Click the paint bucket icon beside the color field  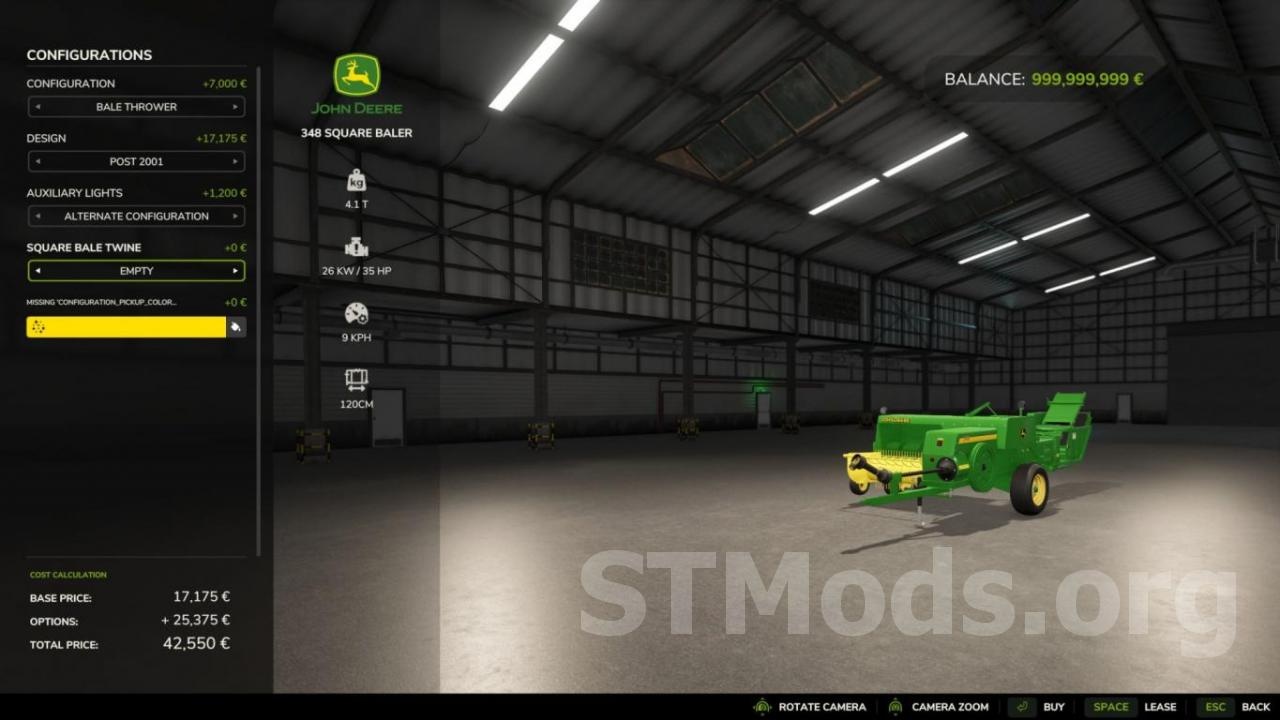(x=237, y=327)
